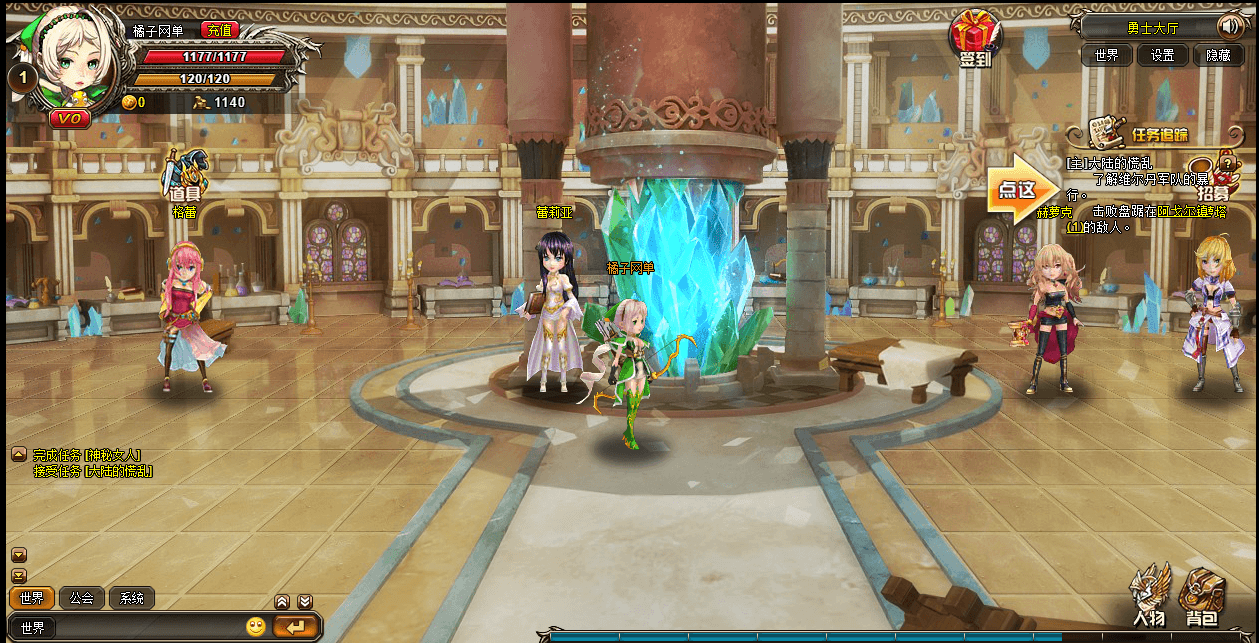Open the smiley emoji picker

(256, 627)
